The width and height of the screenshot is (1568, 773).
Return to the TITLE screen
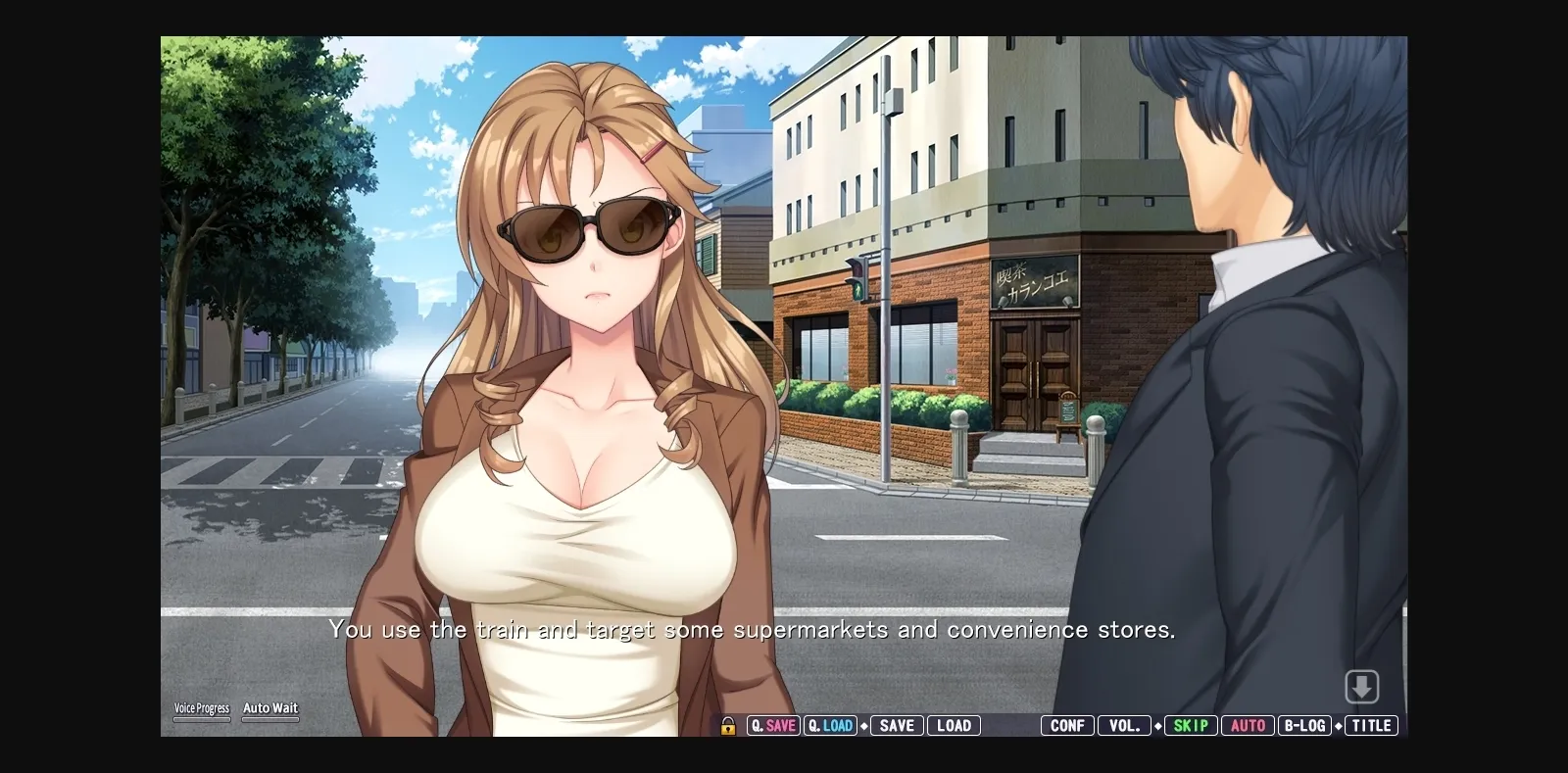(1372, 725)
